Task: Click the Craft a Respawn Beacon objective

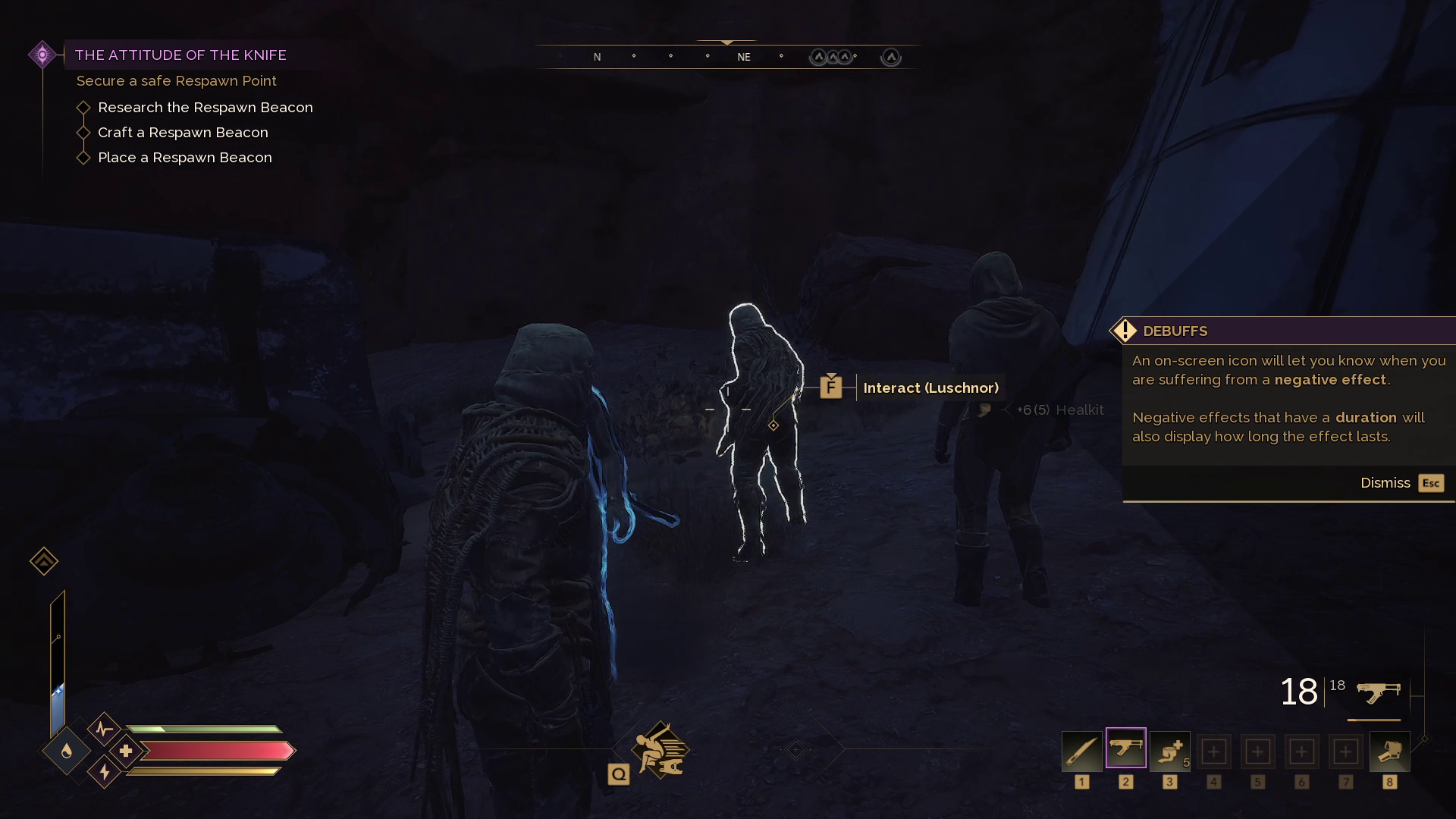Action: click(x=183, y=133)
